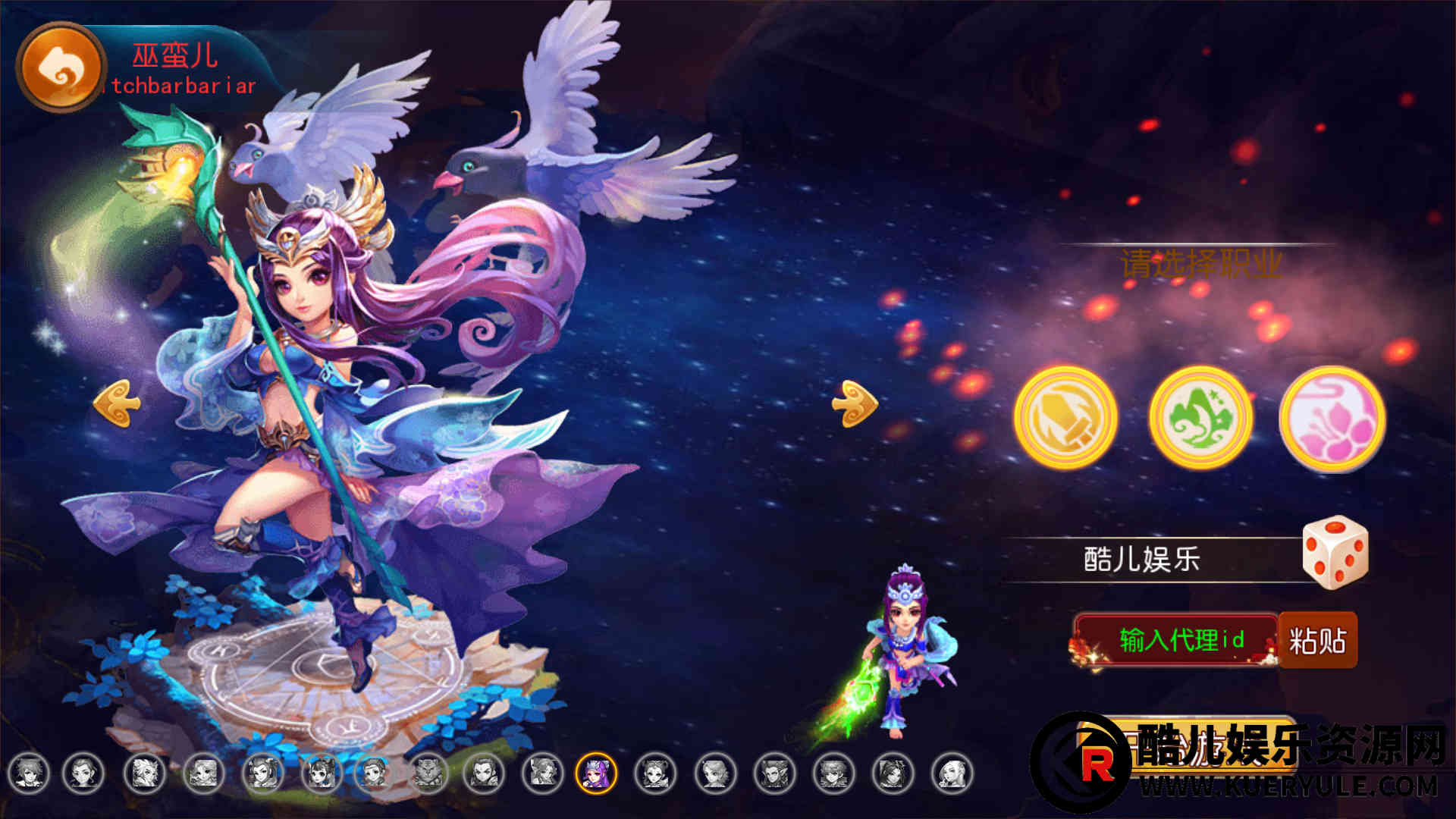Viewport: 1456px width, 819px height.
Task: Select the tiger-faced character portrait
Action: (429, 773)
